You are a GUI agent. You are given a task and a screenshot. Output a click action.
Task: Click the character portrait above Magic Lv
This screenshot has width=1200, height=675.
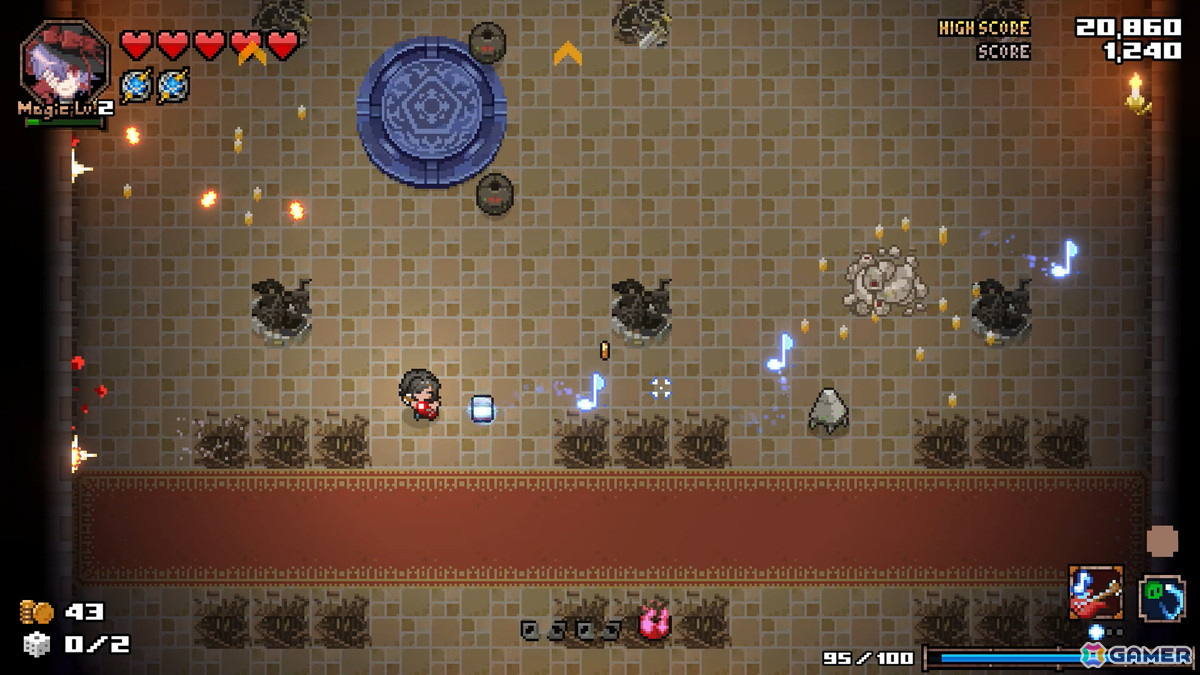[x=65, y=62]
